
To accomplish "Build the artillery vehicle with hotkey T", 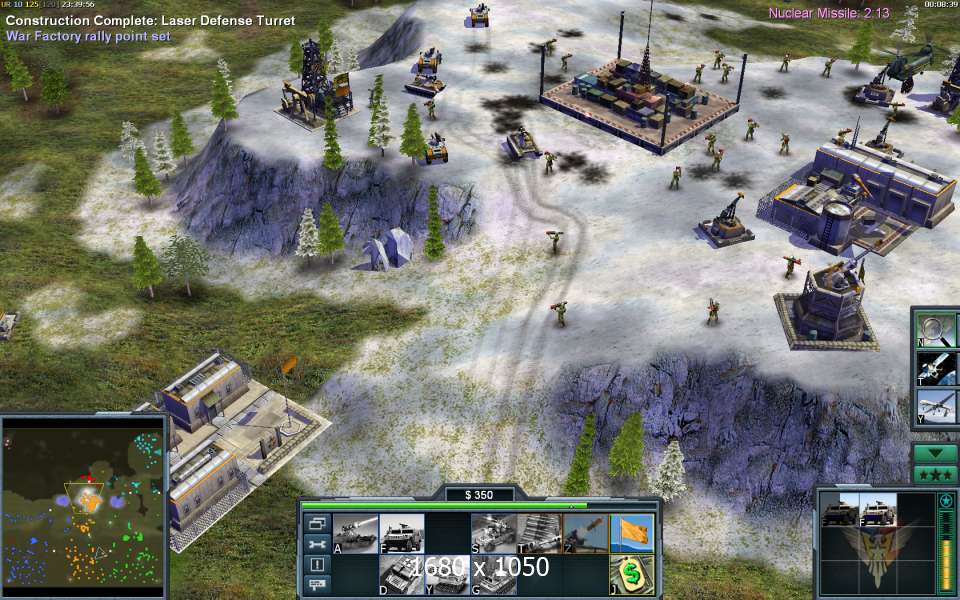I will click(539, 534).
